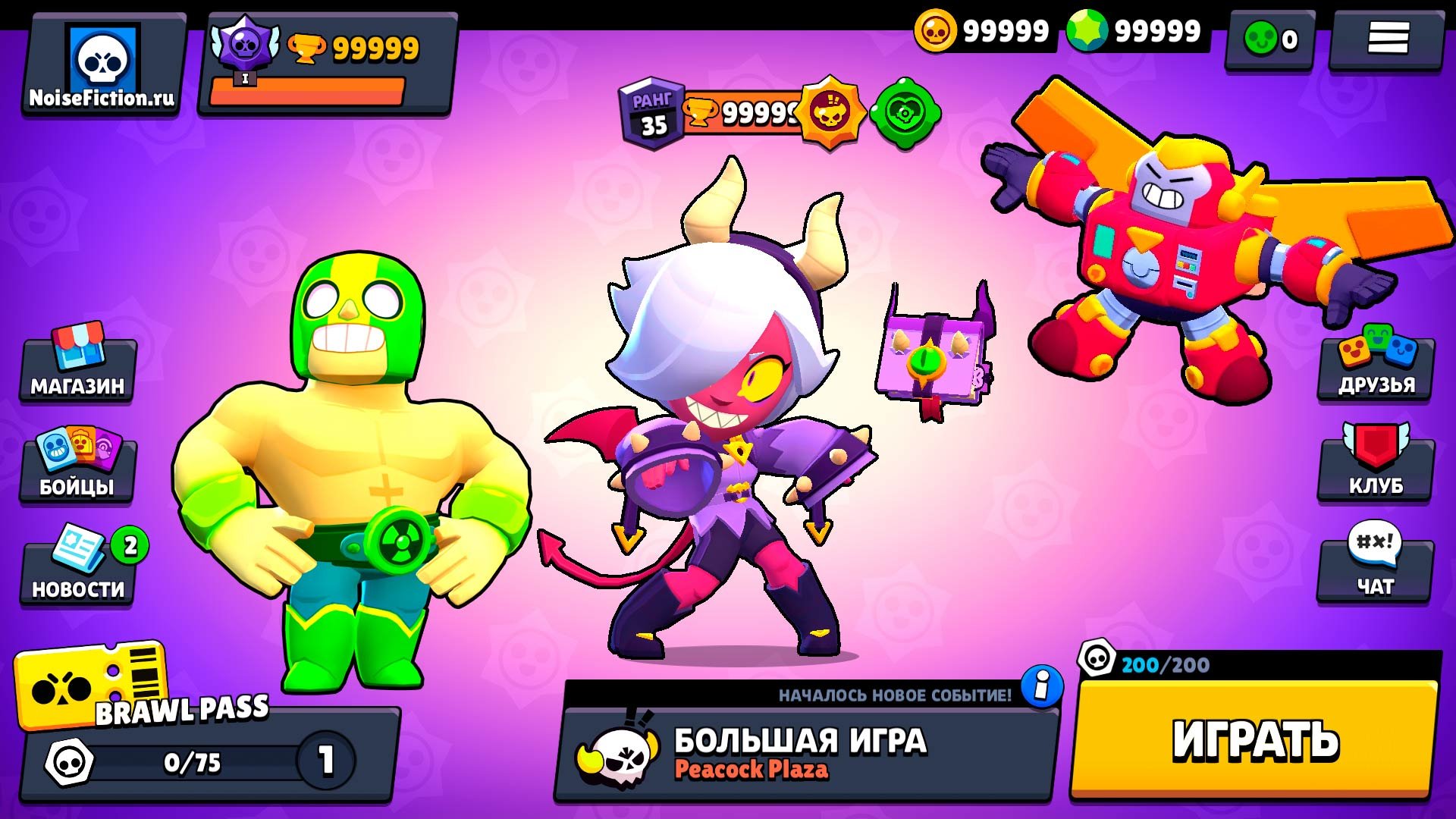
Task: Open the МАГАЗИН shop
Action: pos(77,368)
